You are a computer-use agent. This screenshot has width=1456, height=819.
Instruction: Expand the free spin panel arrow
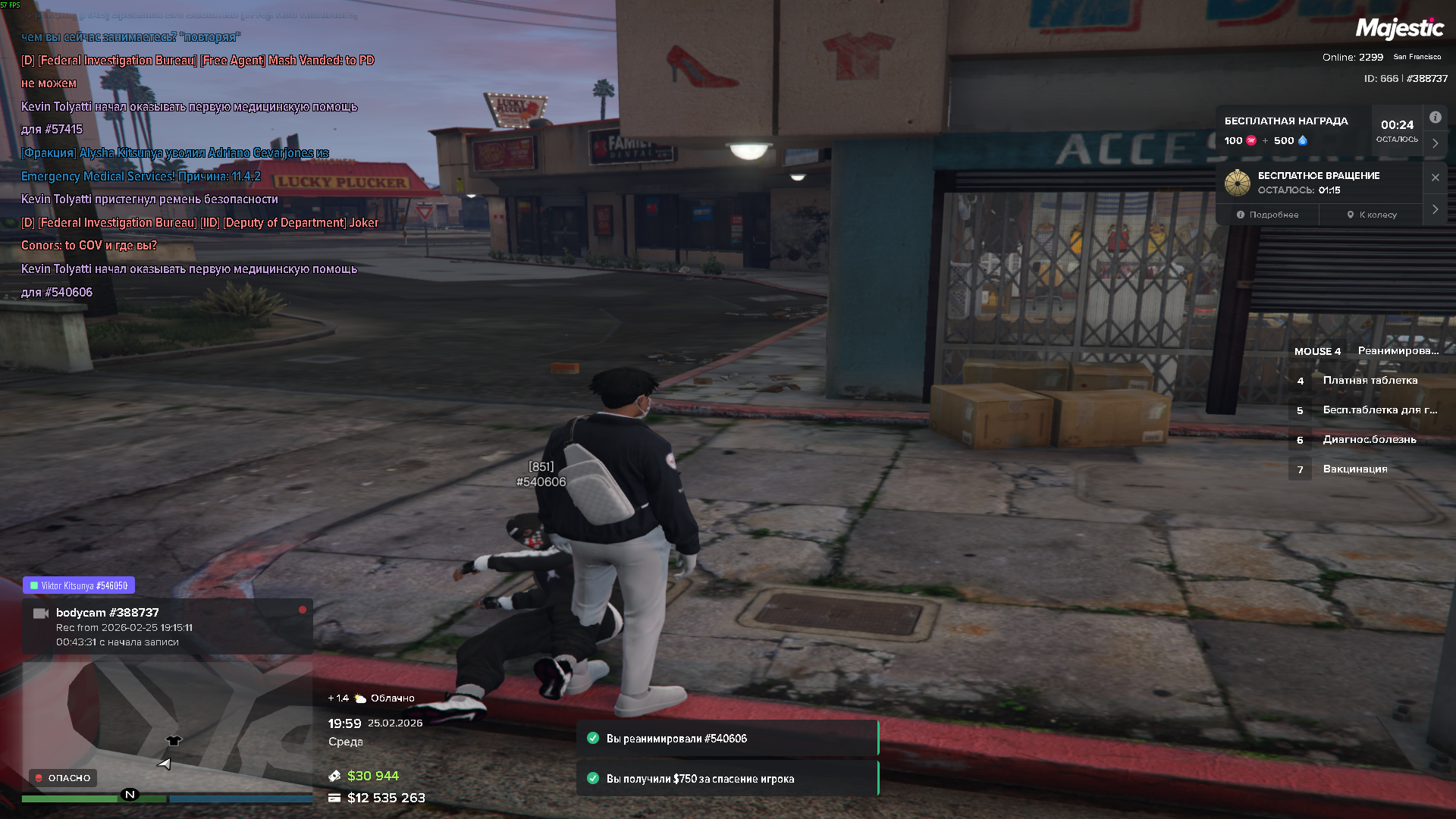pyautogui.click(x=1435, y=209)
